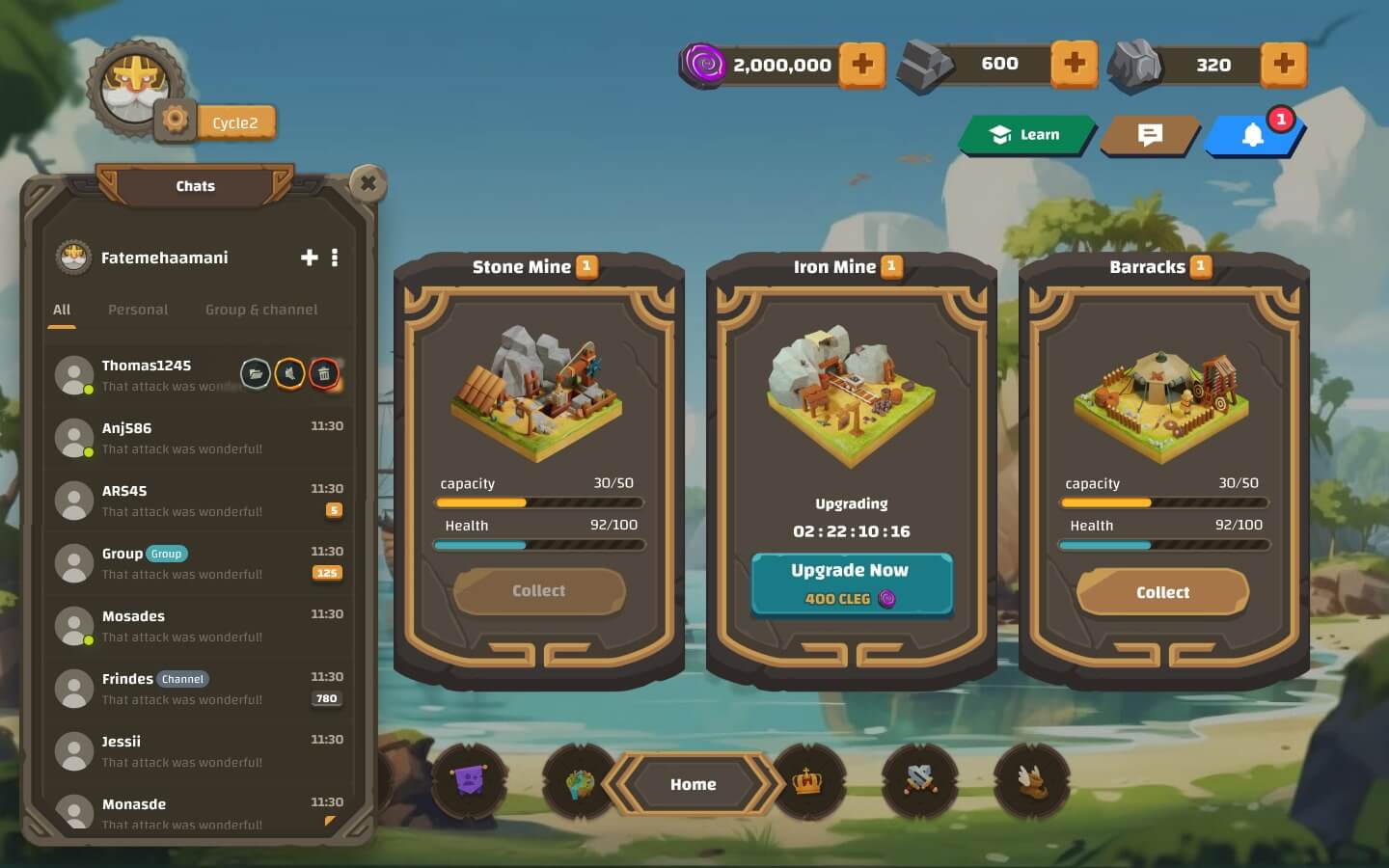Select the Frindes channel conversation

click(x=182, y=689)
